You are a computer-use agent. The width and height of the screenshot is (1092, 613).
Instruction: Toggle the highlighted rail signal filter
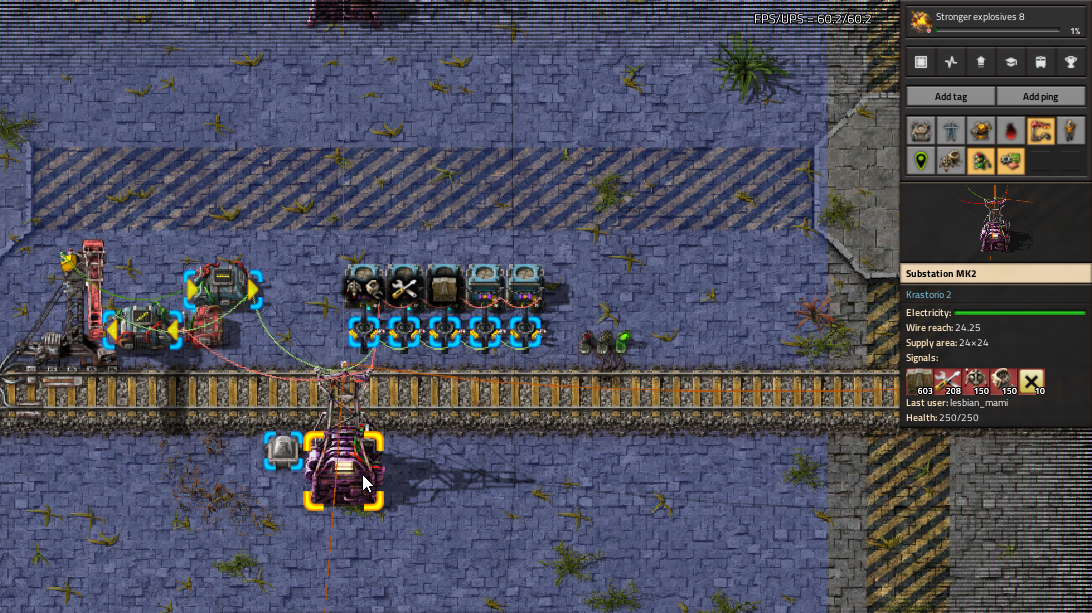pos(981,160)
